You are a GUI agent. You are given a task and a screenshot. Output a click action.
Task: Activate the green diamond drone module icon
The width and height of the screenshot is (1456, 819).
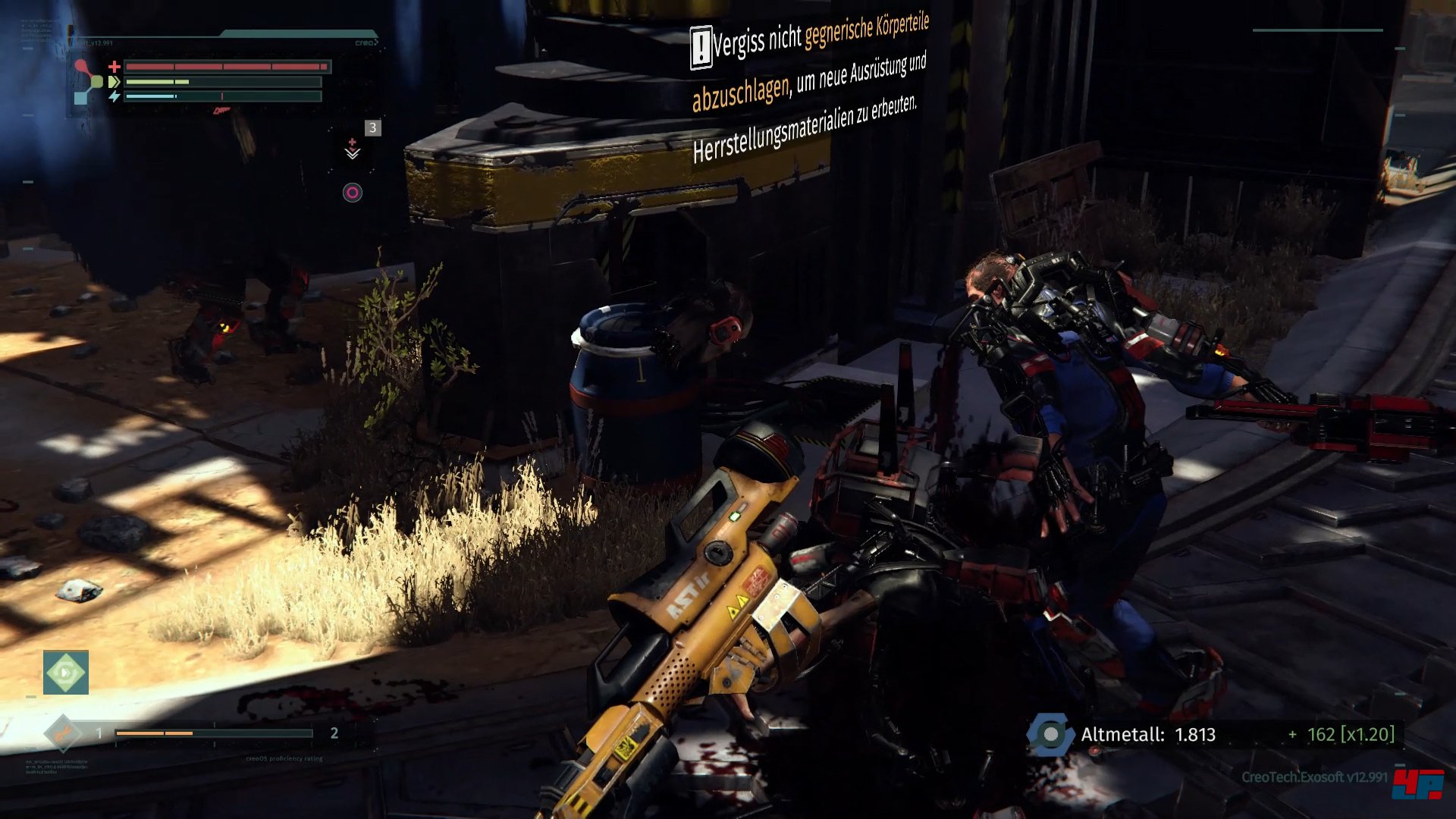(66, 672)
